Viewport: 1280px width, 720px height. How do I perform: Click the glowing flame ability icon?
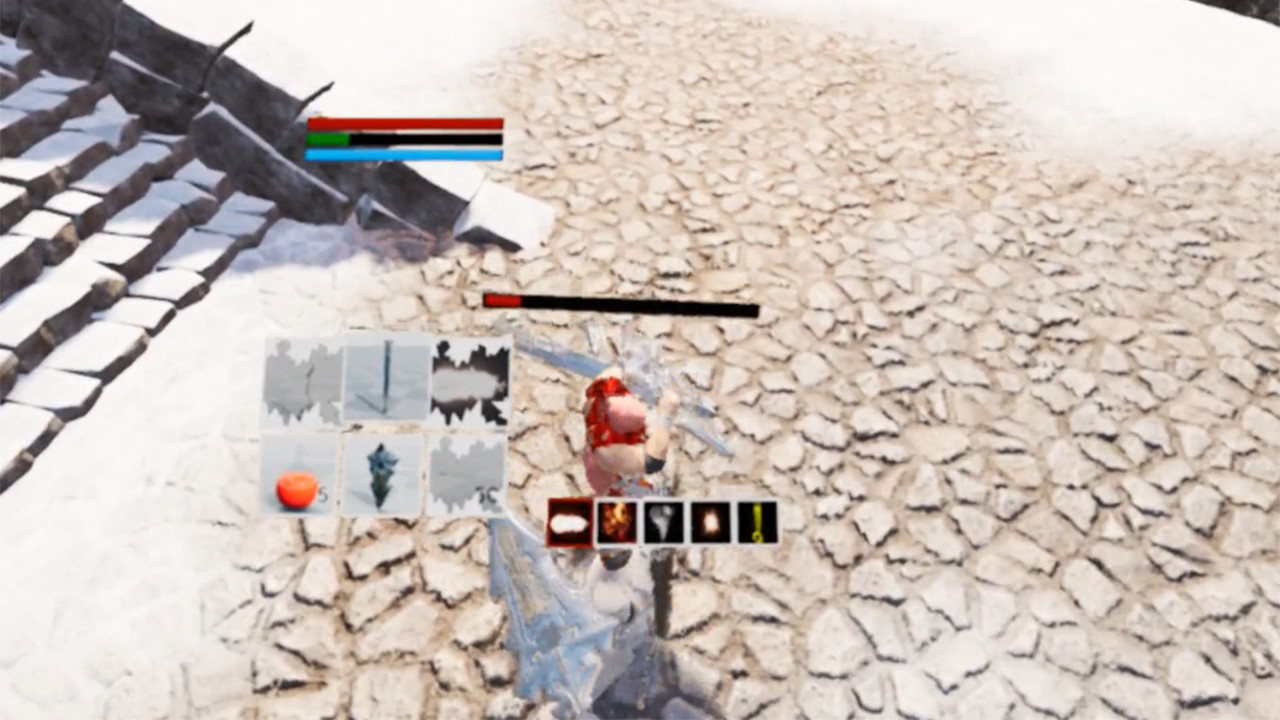coord(710,520)
